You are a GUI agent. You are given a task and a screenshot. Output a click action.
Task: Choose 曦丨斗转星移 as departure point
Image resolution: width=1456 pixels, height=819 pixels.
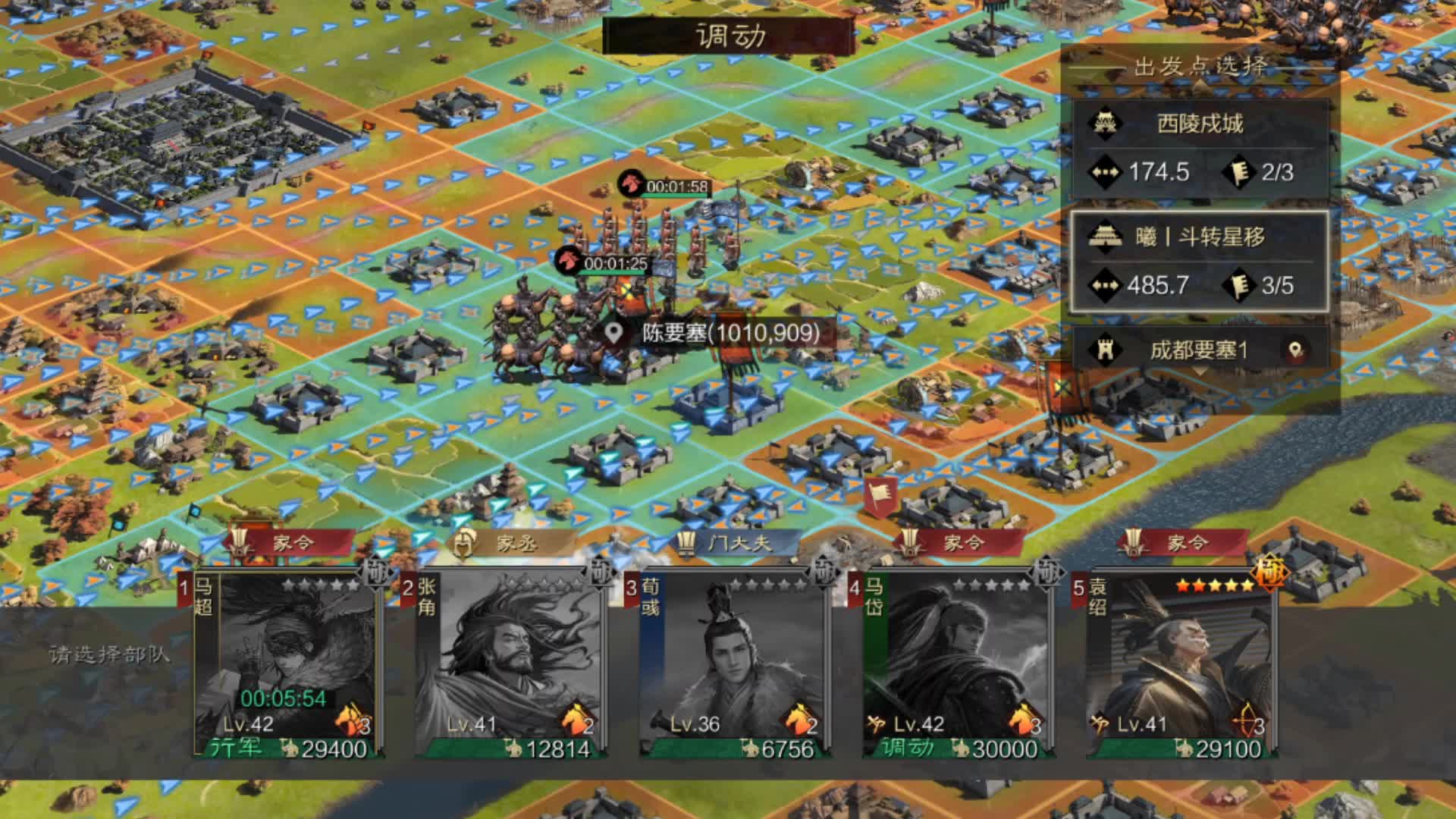coord(1199,262)
